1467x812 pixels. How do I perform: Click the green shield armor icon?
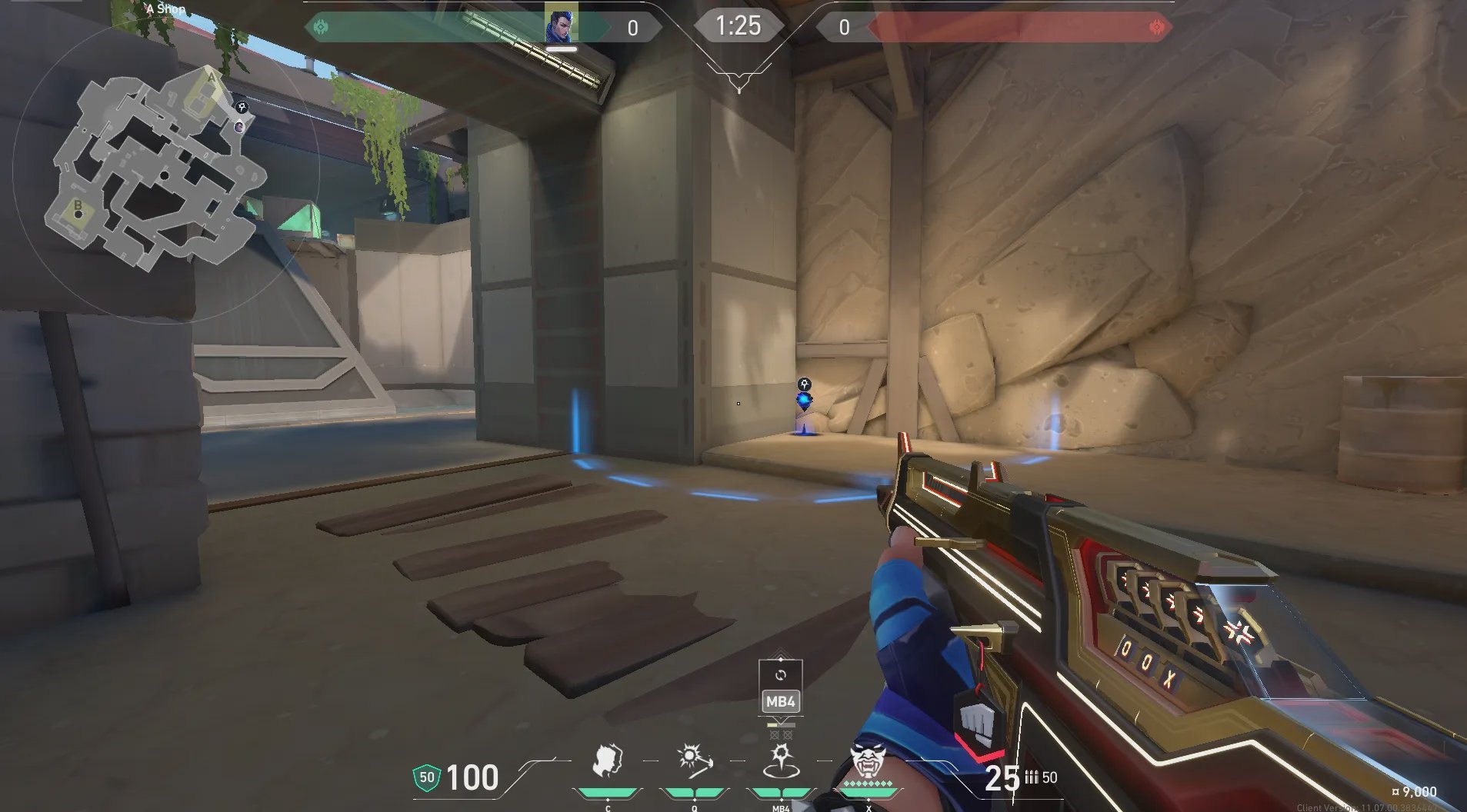[426, 777]
